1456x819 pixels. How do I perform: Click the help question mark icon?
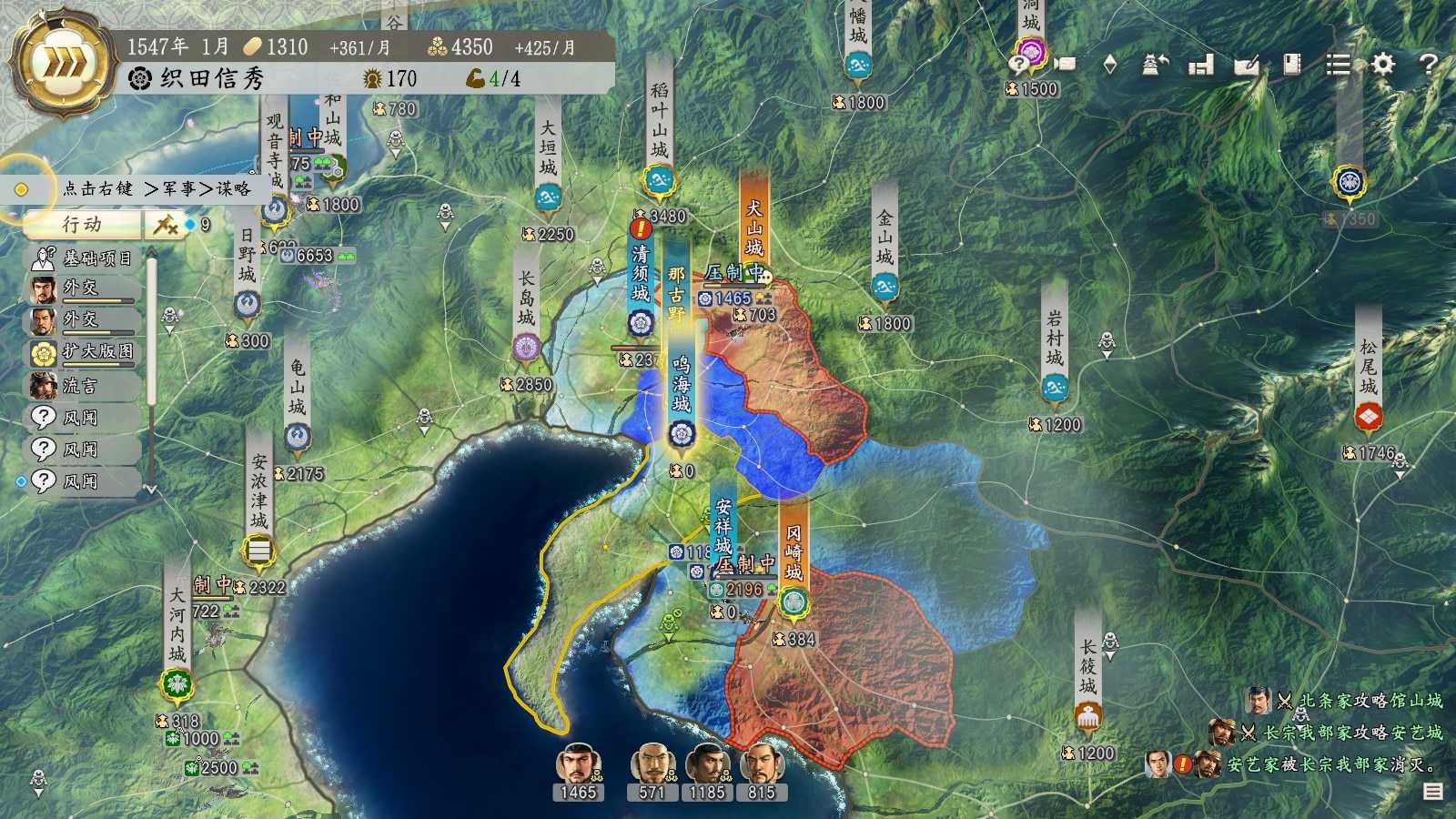coord(1429,66)
